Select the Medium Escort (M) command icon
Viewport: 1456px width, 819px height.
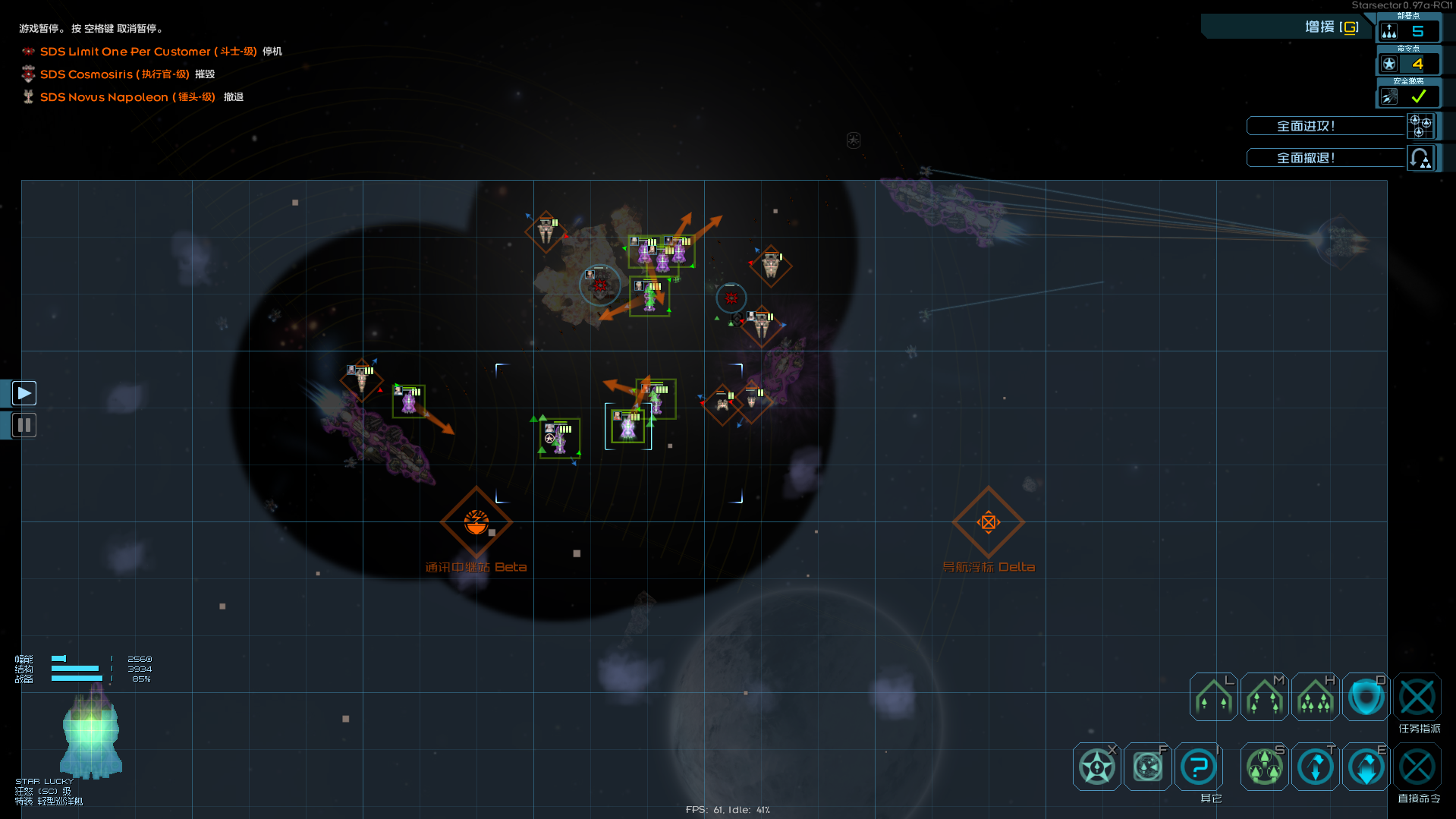coord(1263,696)
